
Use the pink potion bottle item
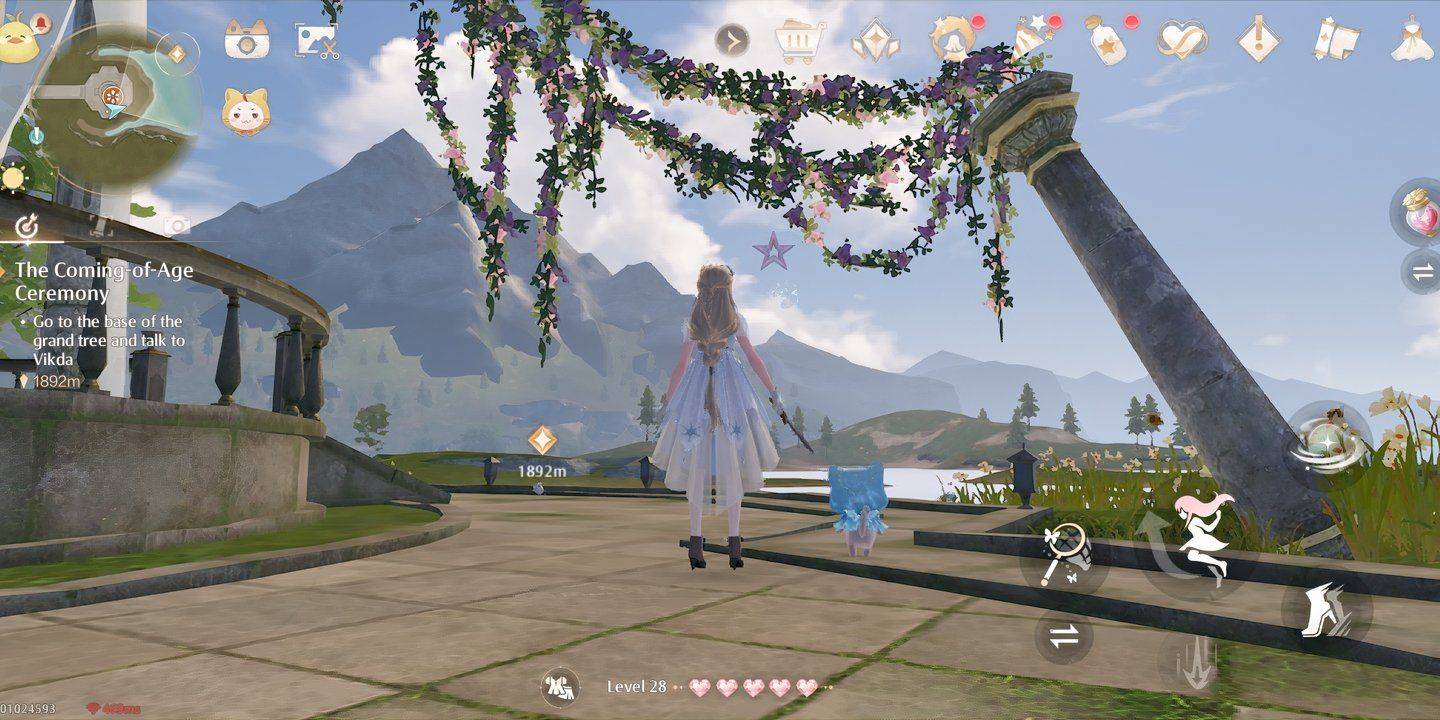click(1417, 210)
